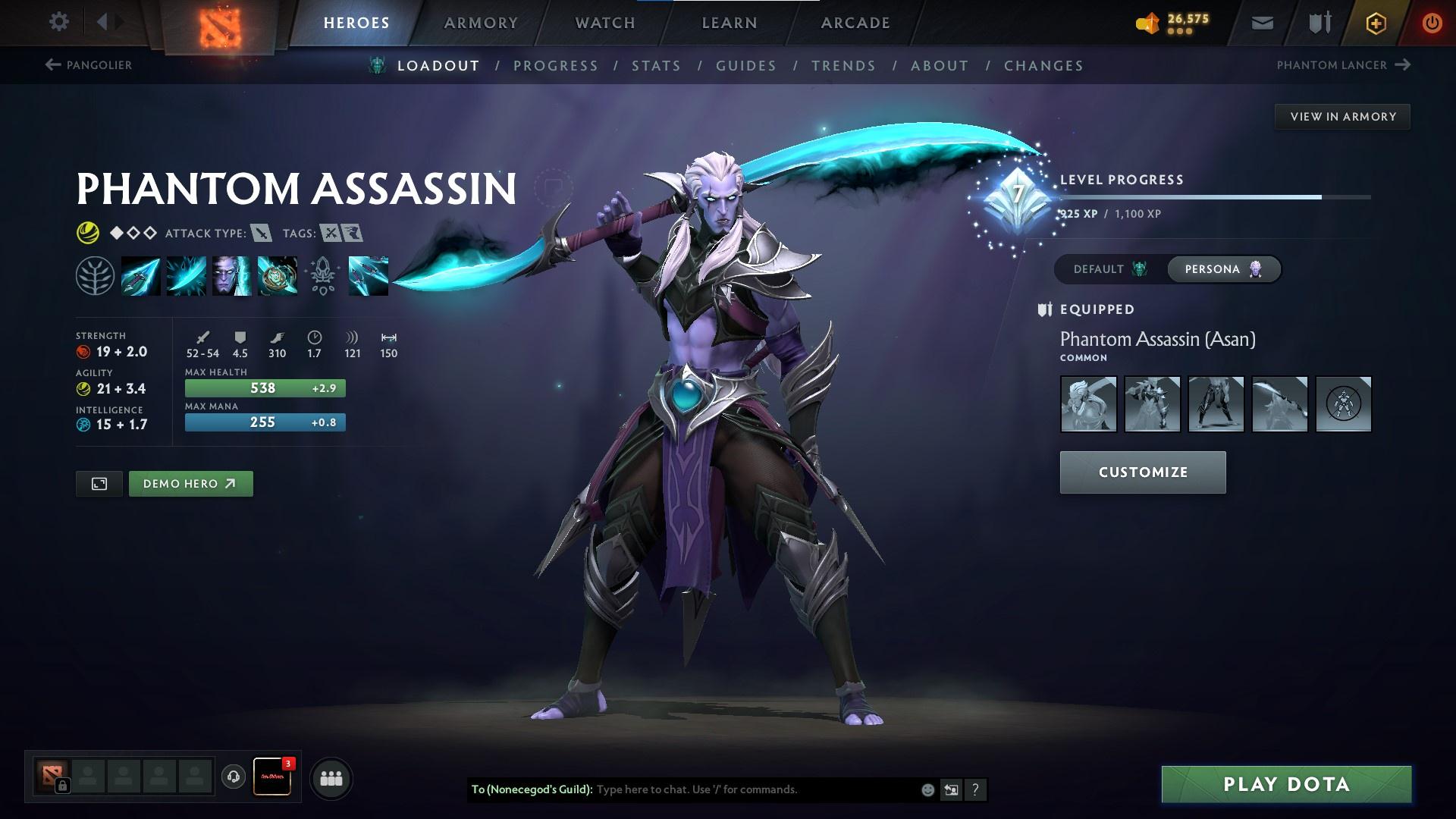Click the Demo Hero button
Image resolution: width=1456 pixels, height=819 pixels.
190,483
